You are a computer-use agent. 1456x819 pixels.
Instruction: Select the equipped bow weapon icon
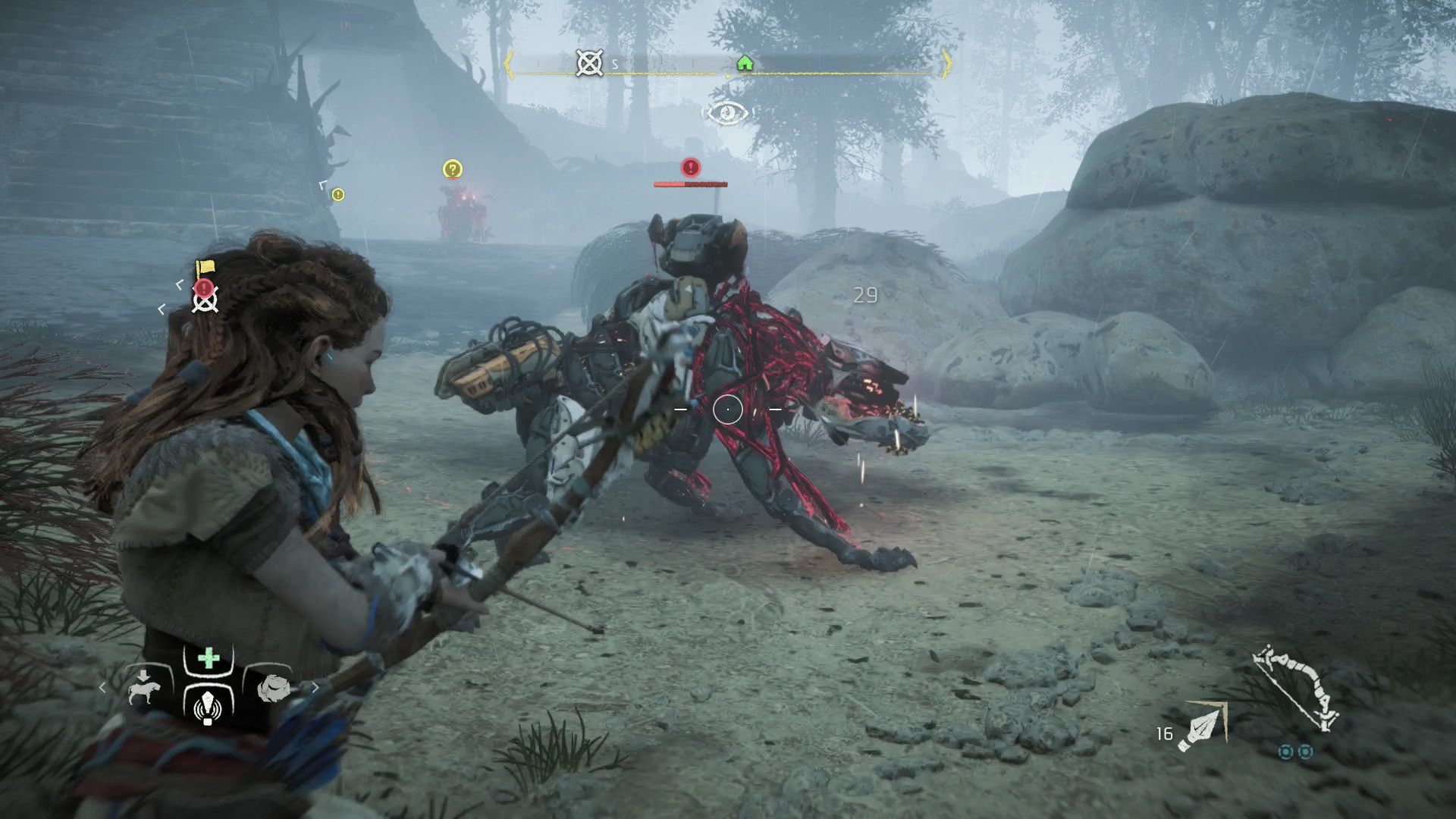[x=1295, y=688]
